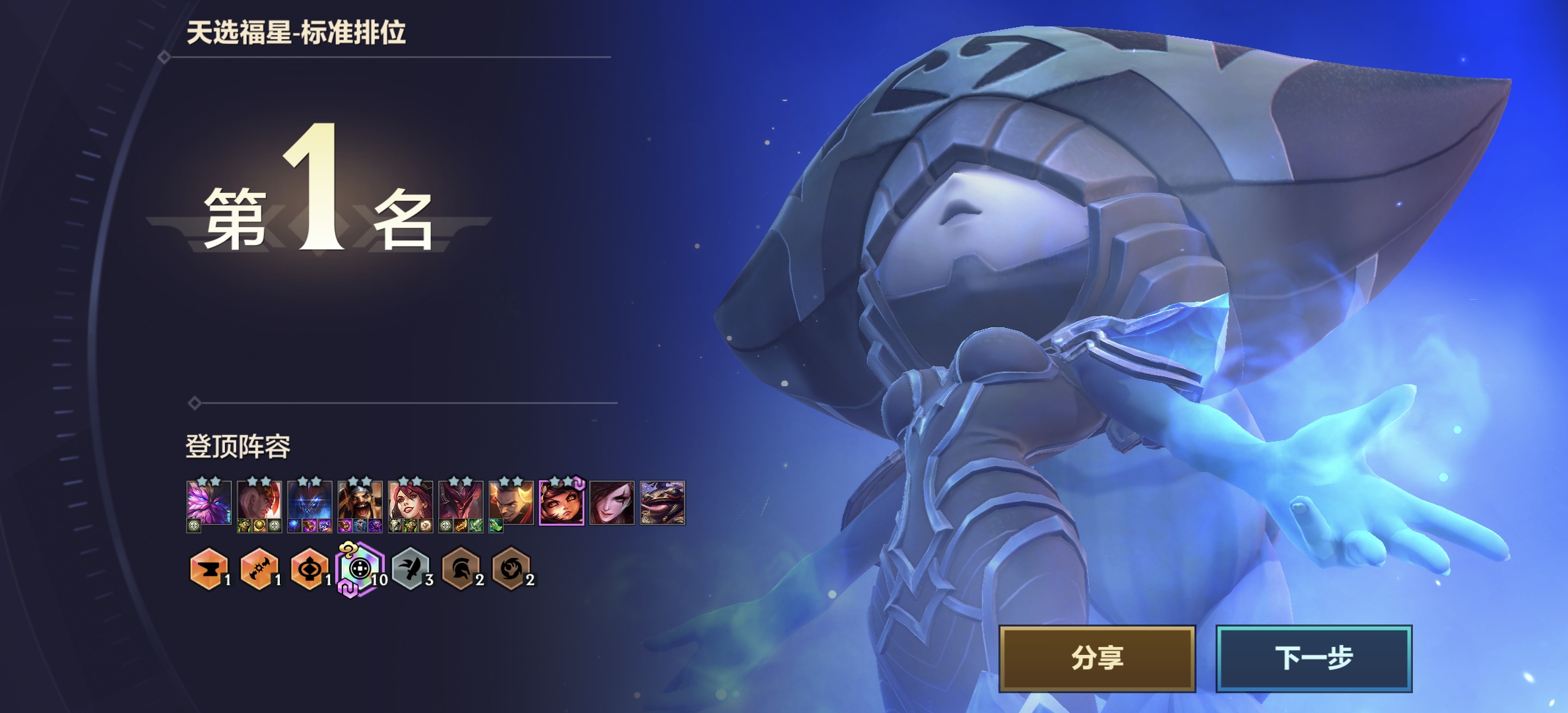
Task: Continue with the 下一步 button
Action: click(1313, 658)
